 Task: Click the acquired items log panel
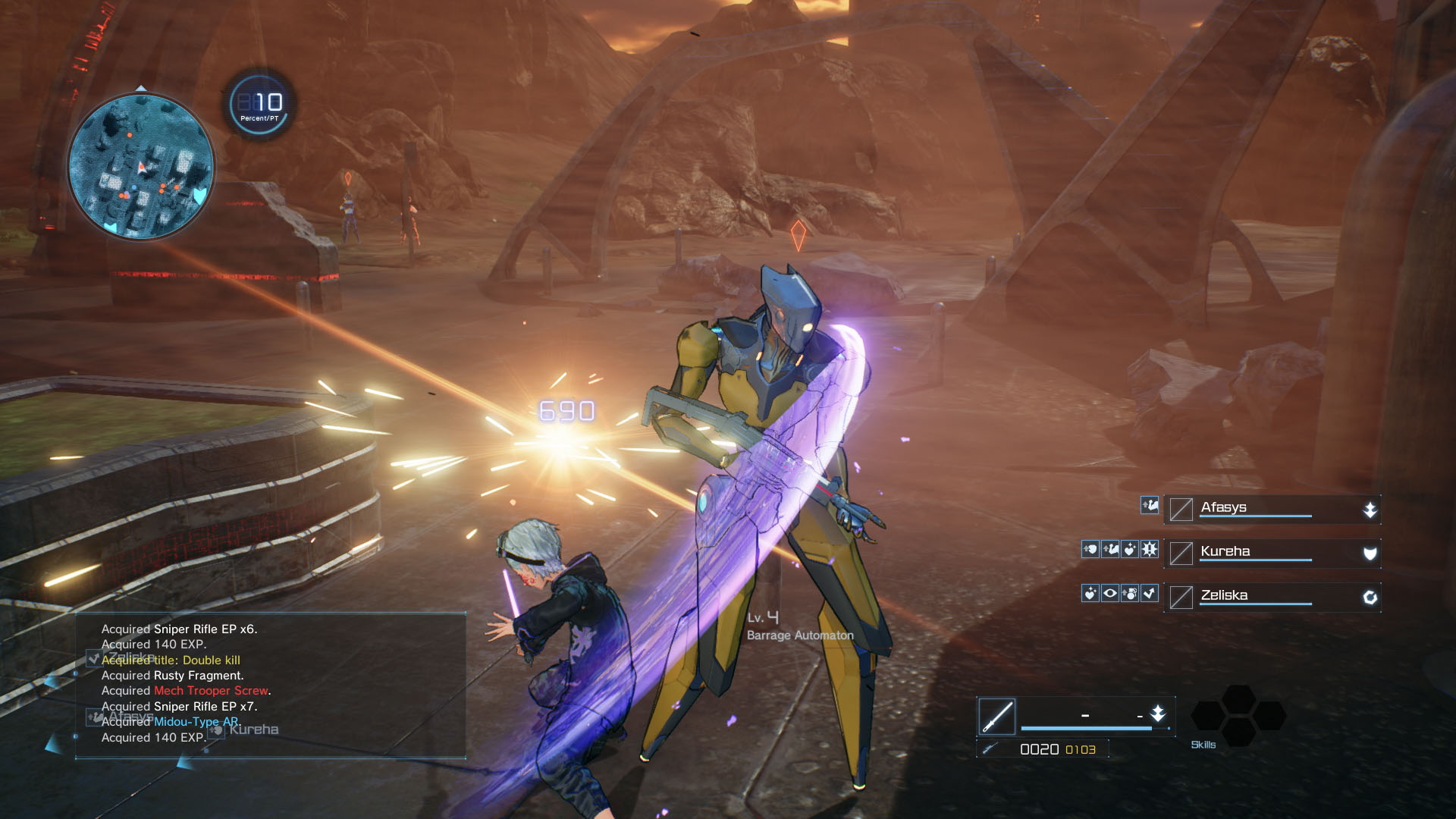click(x=270, y=685)
